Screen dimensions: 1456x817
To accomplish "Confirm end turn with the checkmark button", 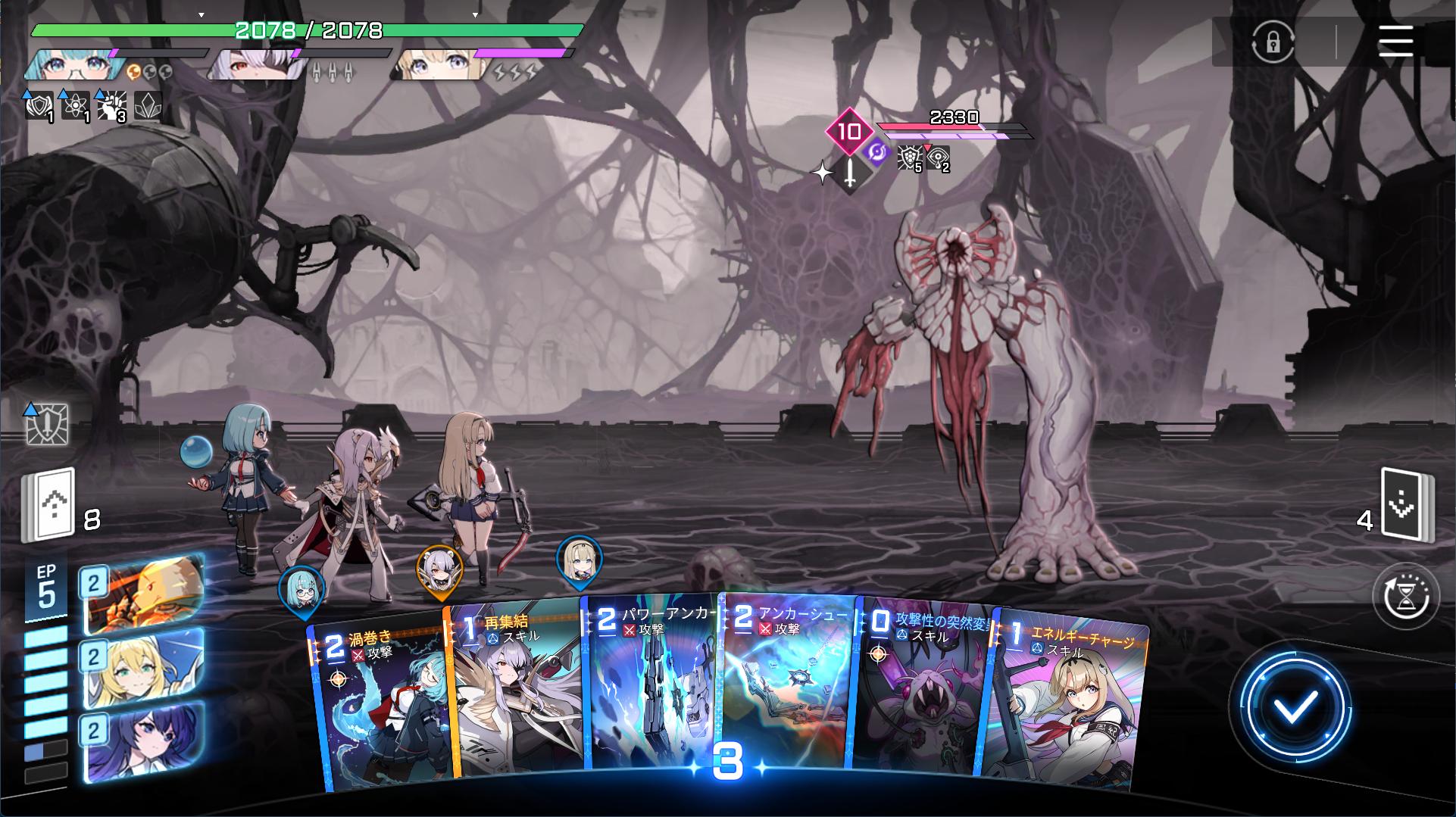I will pos(1295,708).
